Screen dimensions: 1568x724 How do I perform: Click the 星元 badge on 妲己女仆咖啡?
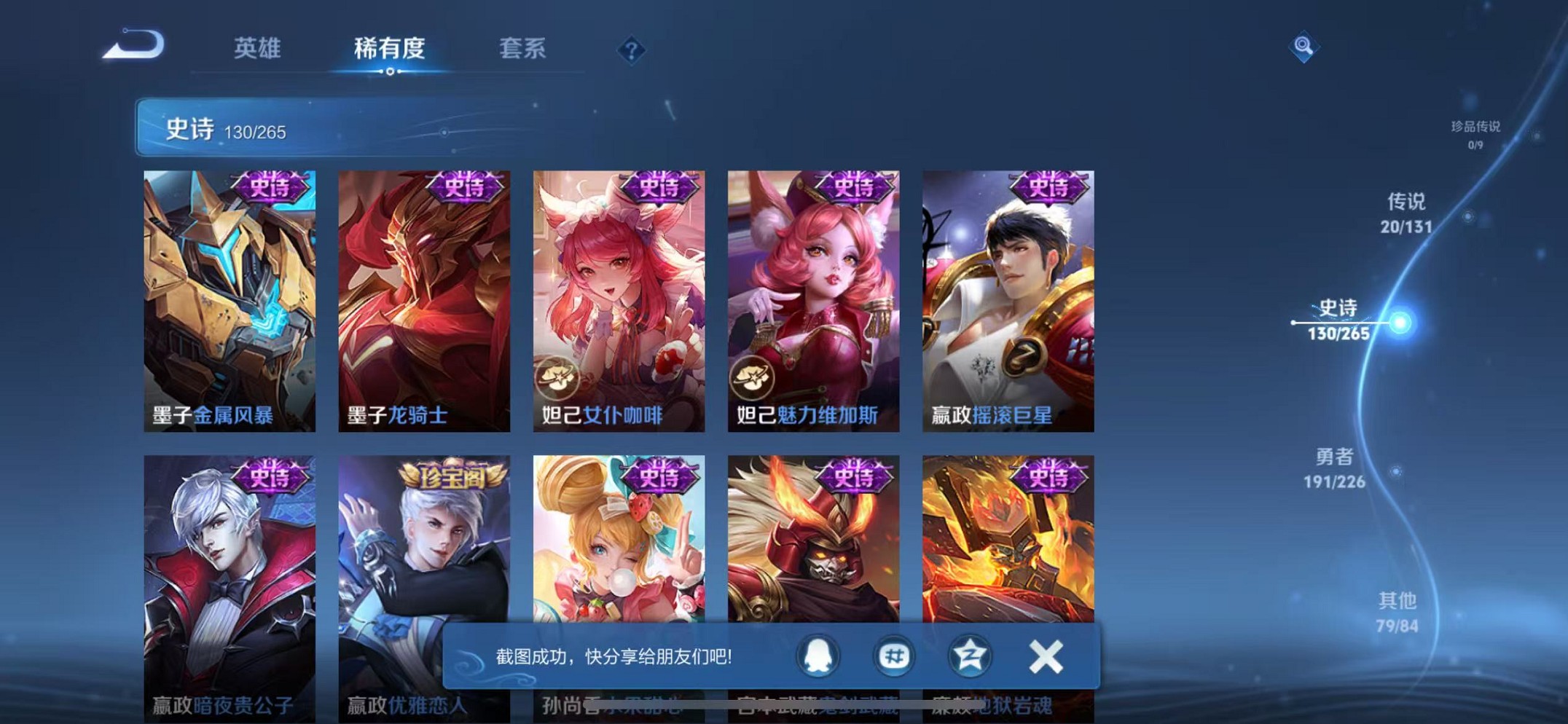tap(557, 376)
